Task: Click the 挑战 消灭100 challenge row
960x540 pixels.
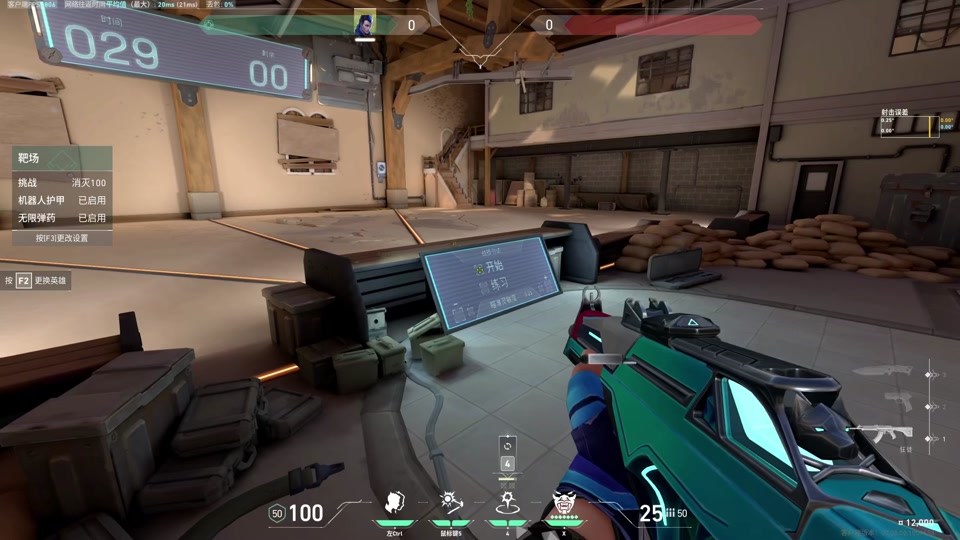Action: pyautogui.click(x=61, y=183)
